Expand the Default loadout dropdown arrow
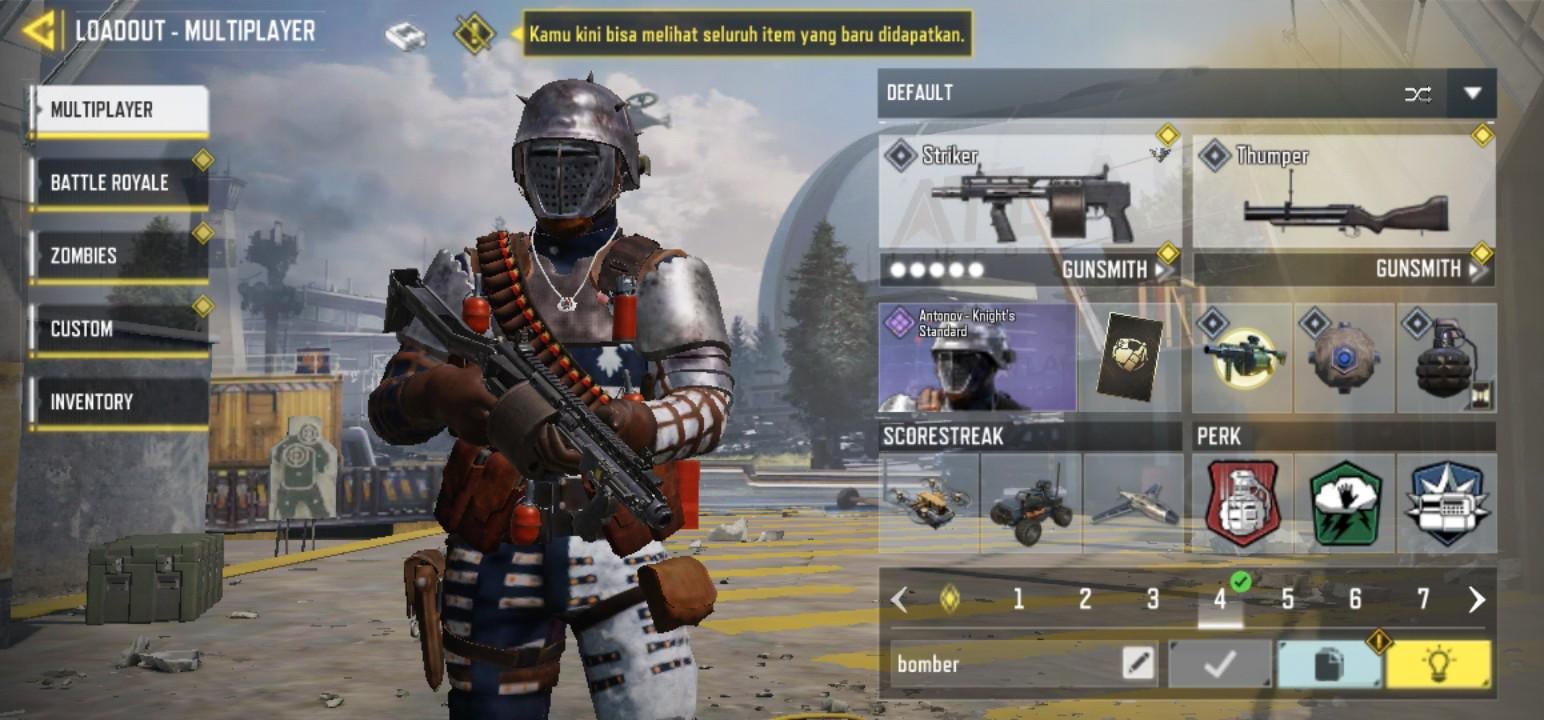Viewport: 1544px width, 720px height. 1472,93
